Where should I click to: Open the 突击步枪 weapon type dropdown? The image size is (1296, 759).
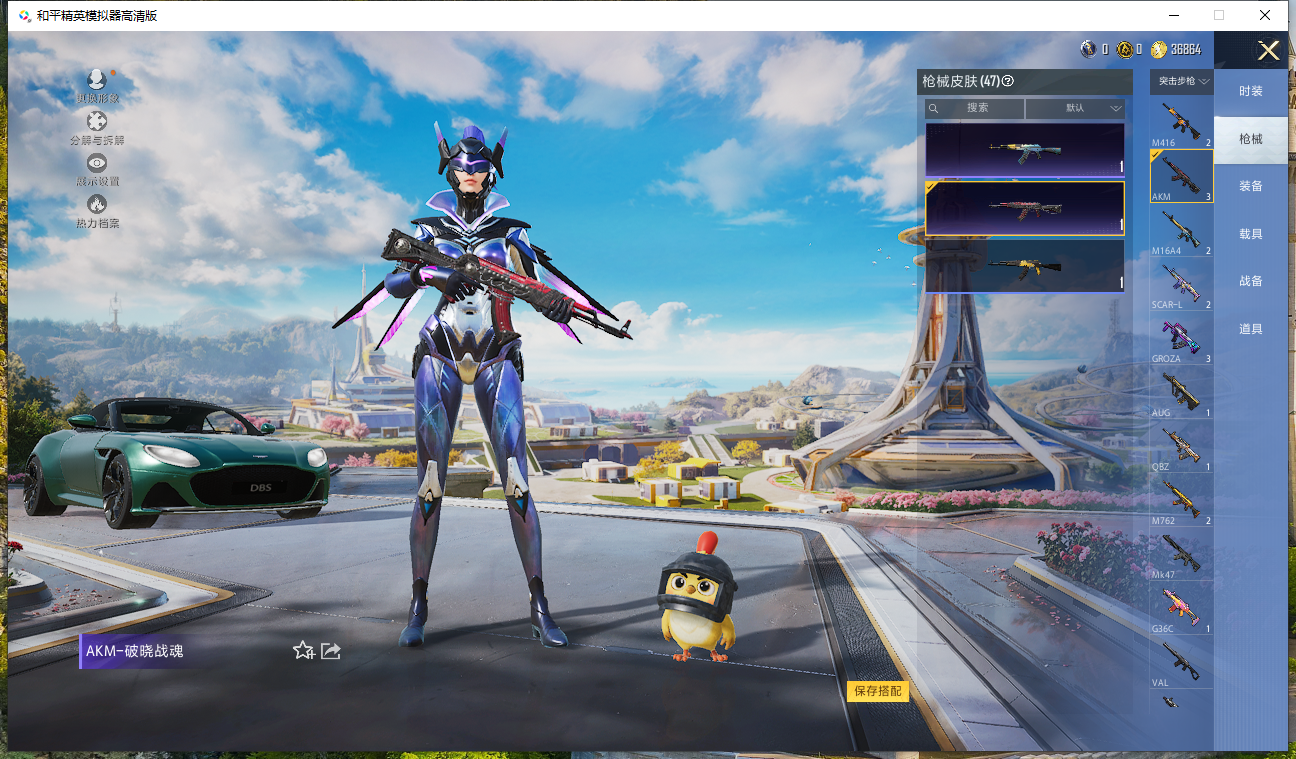pyautogui.click(x=1183, y=81)
